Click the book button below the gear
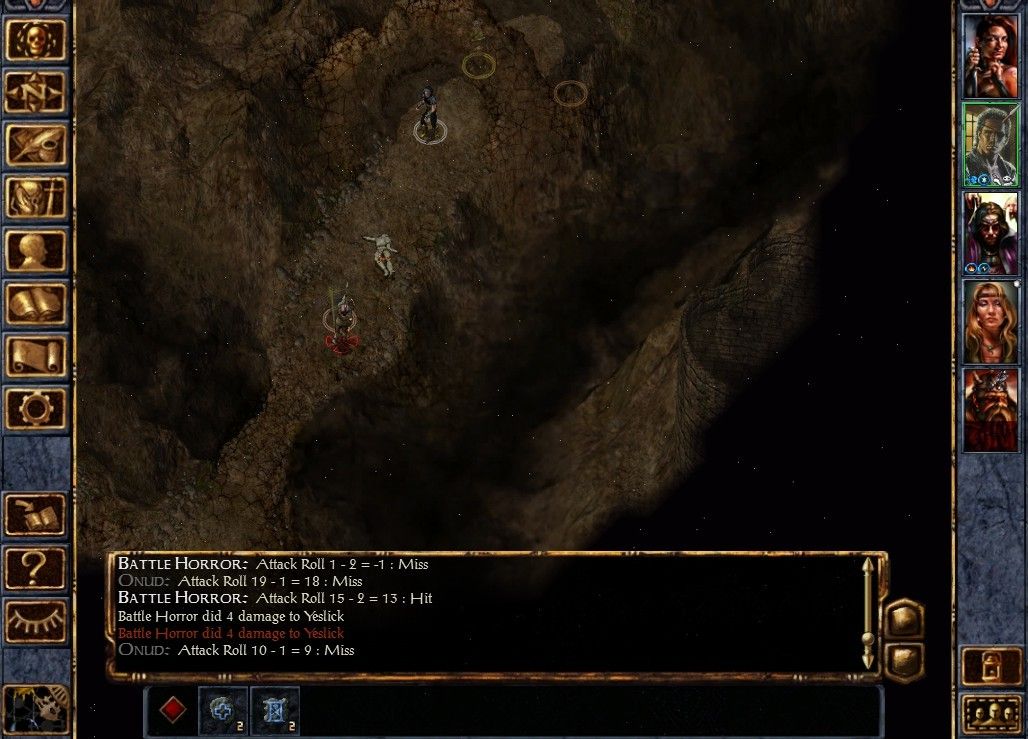 tap(36, 516)
